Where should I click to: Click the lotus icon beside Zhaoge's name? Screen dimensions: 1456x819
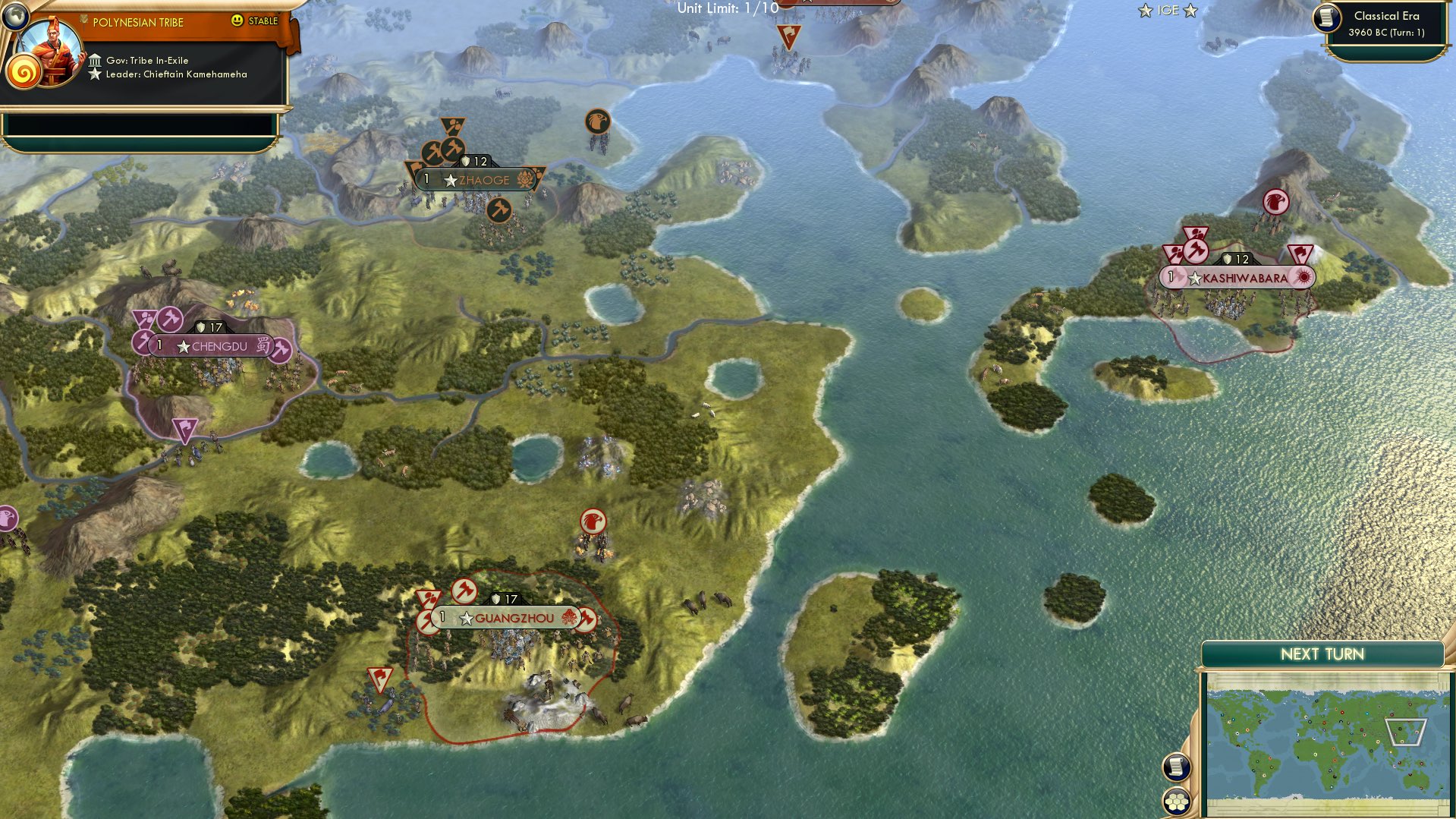point(526,179)
